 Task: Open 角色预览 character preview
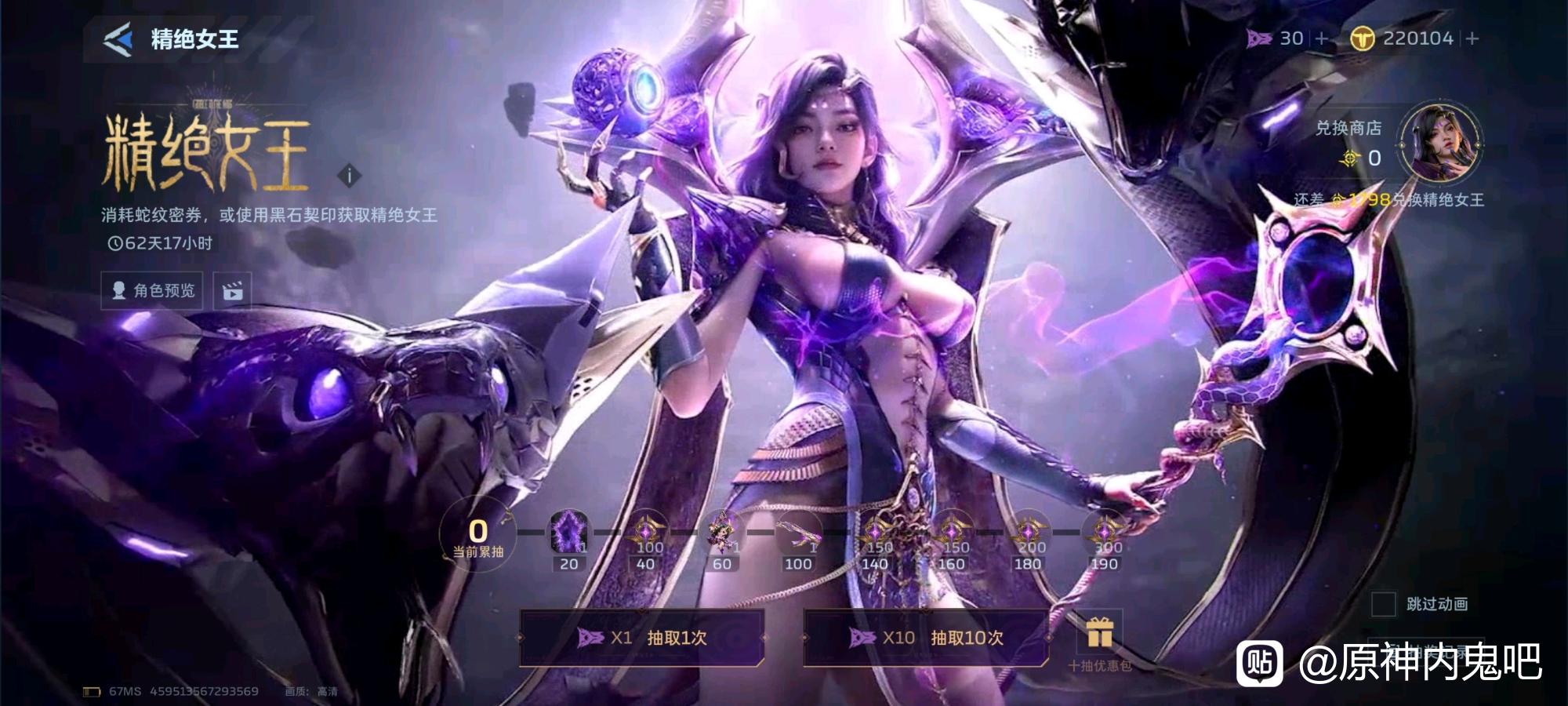tap(152, 290)
